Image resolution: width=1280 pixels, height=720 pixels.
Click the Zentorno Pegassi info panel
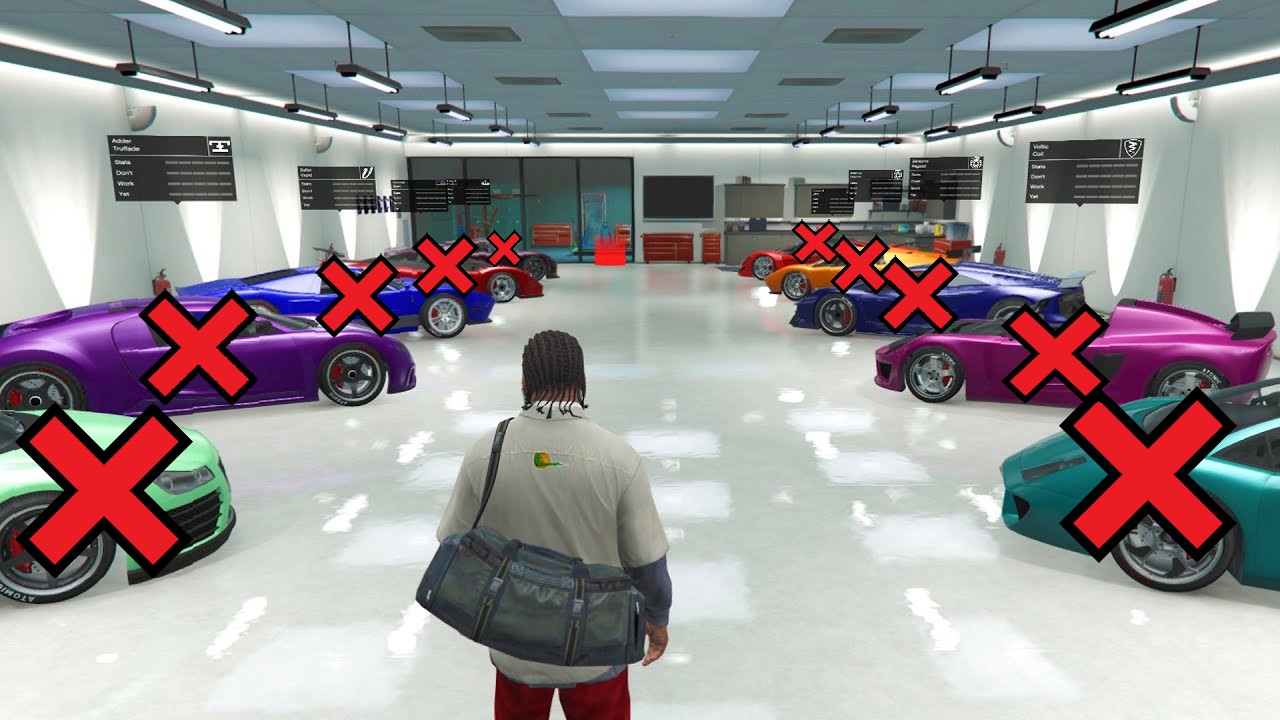pos(945,177)
